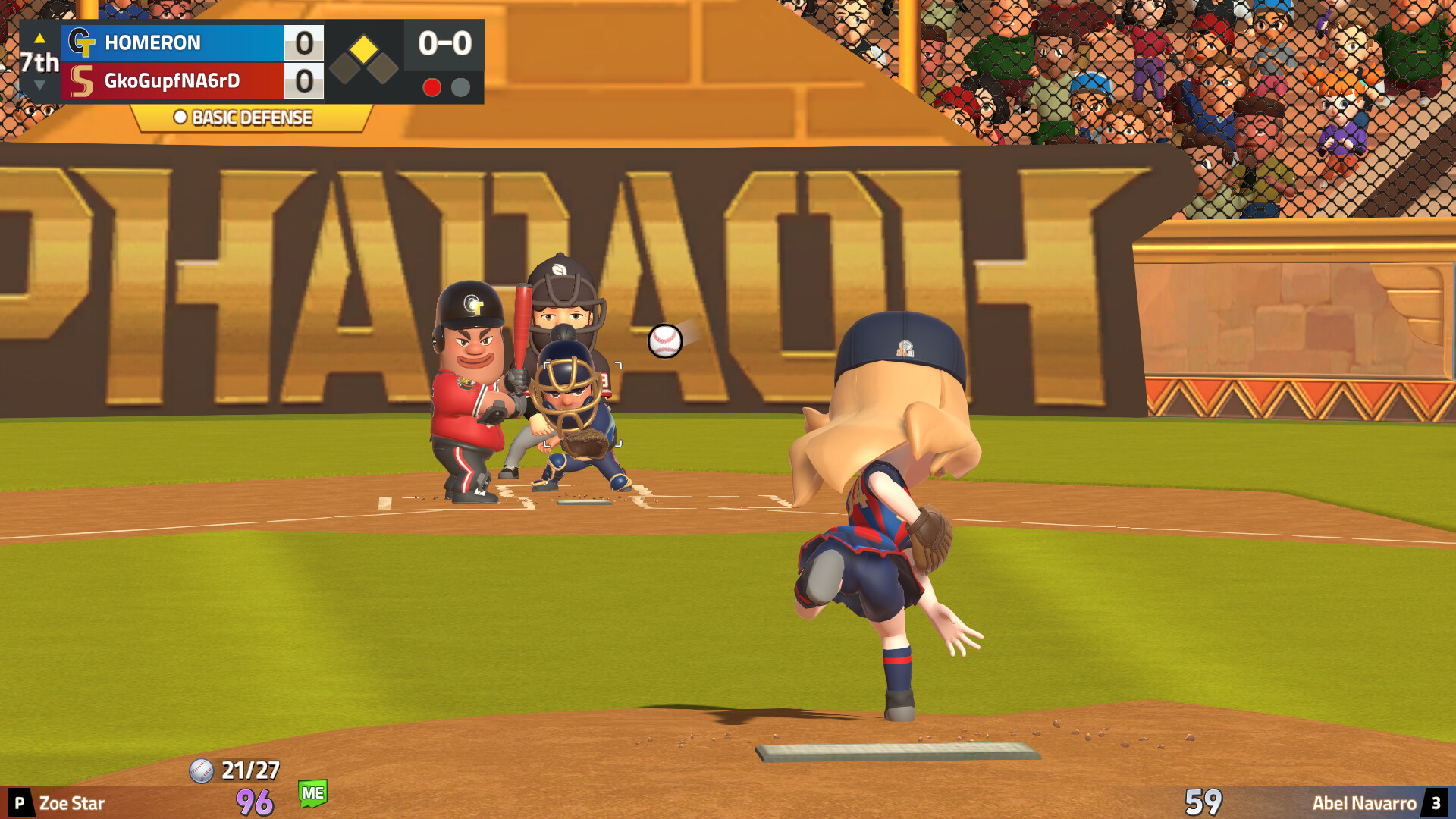Click the baseball icon beside pitch count
The width and height of the screenshot is (1456, 819).
(200, 771)
